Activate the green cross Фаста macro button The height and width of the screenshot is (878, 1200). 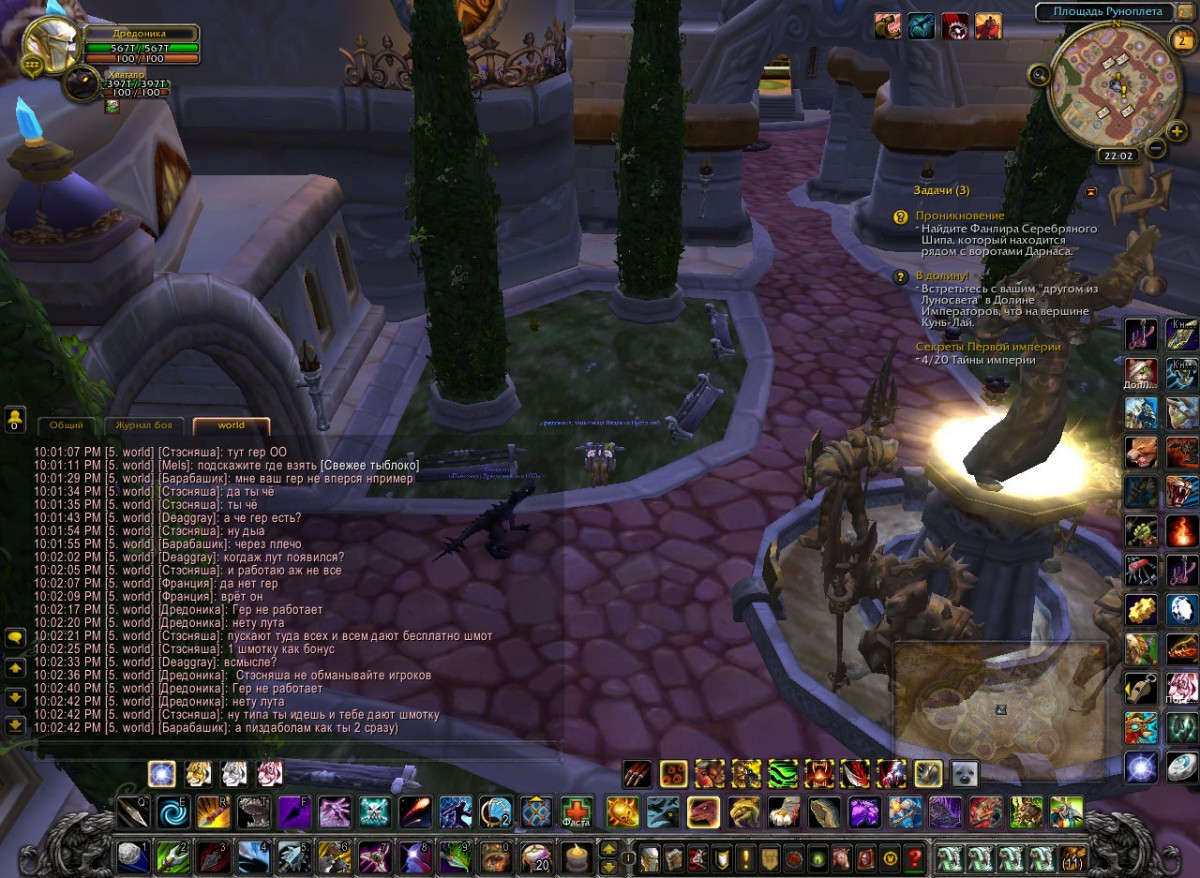[575, 811]
